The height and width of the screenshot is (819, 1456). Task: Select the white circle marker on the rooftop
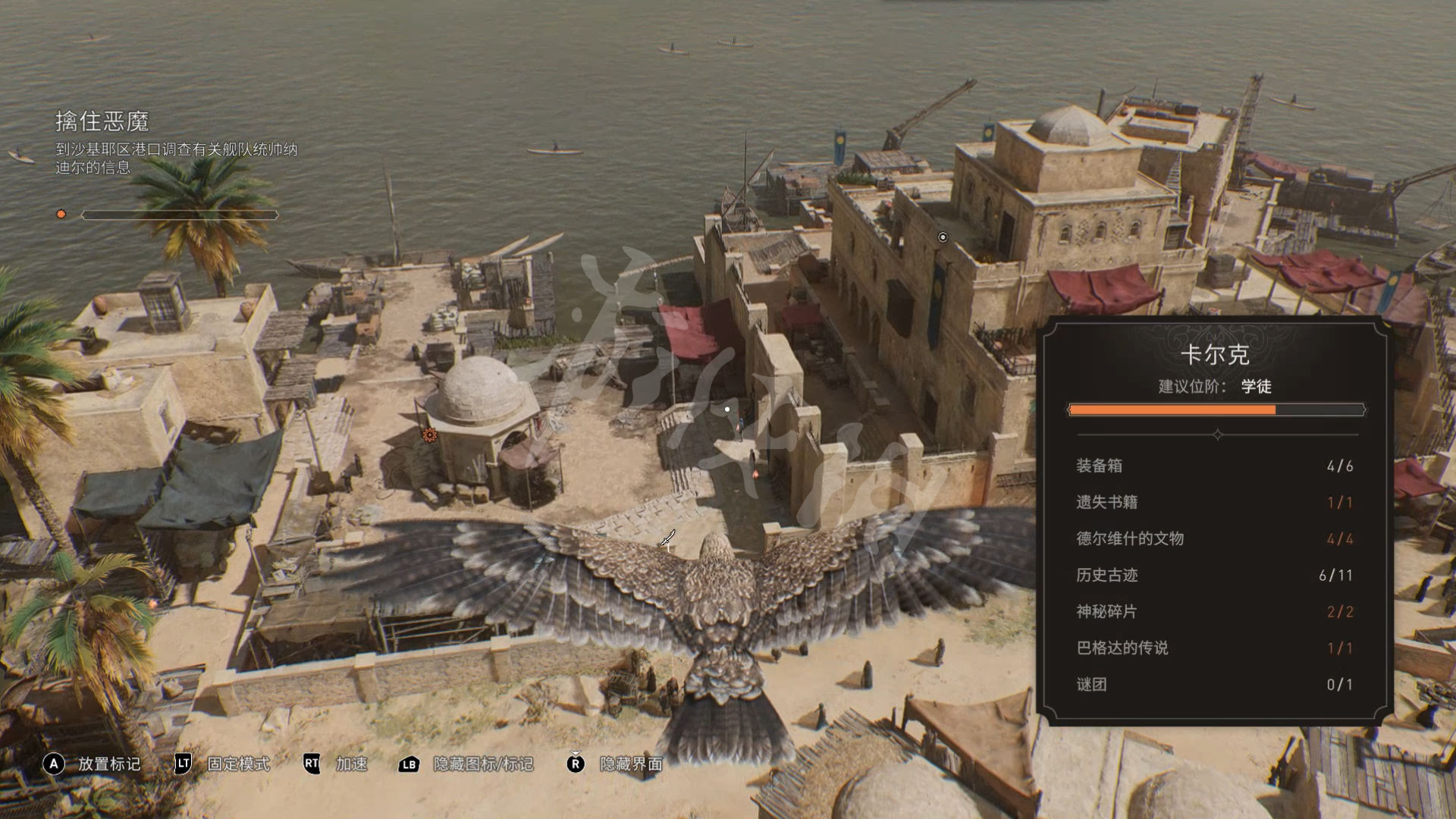click(943, 237)
